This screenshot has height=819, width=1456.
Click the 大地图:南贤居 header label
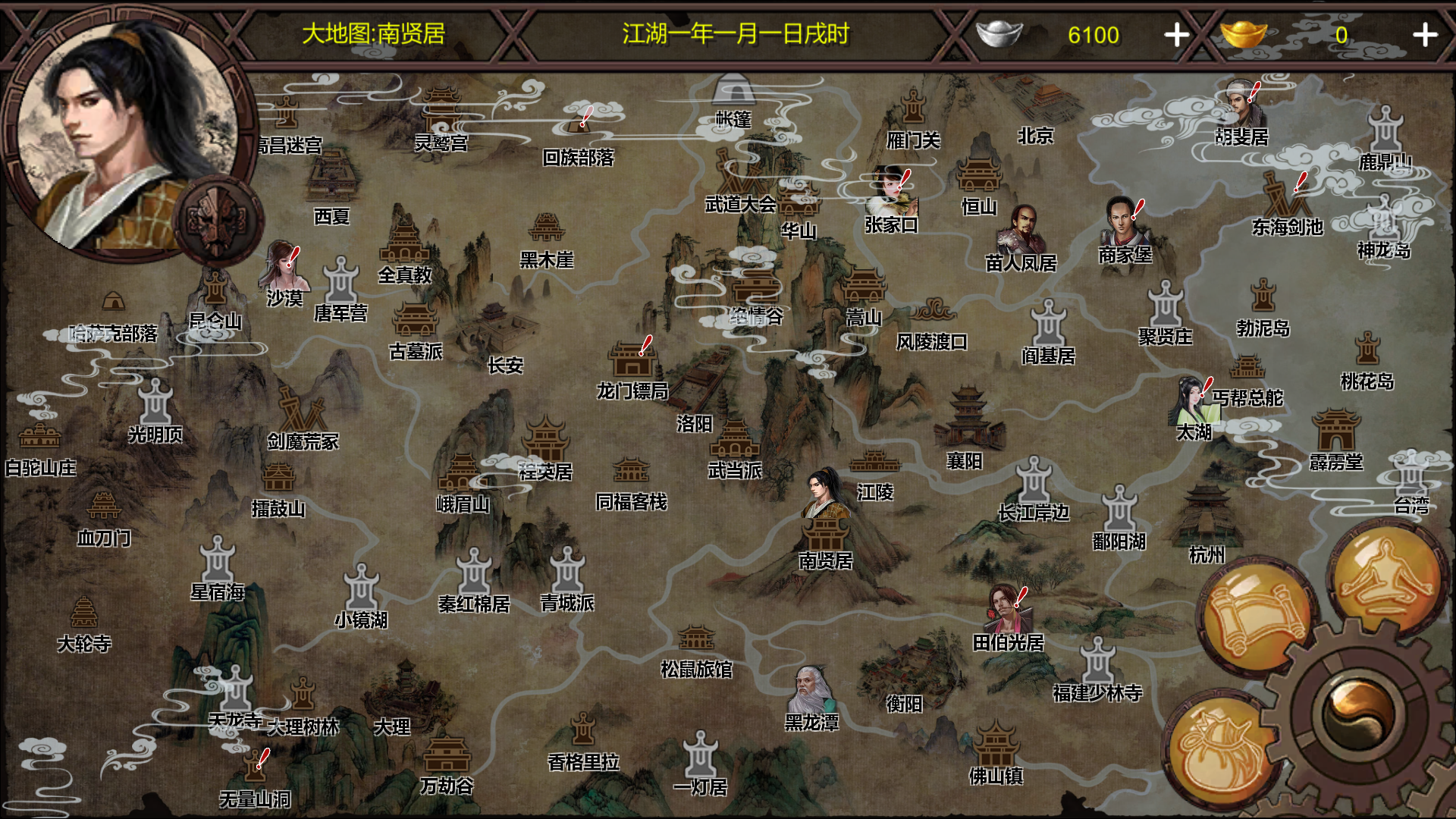pyautogui.click(x=375, y=33)
